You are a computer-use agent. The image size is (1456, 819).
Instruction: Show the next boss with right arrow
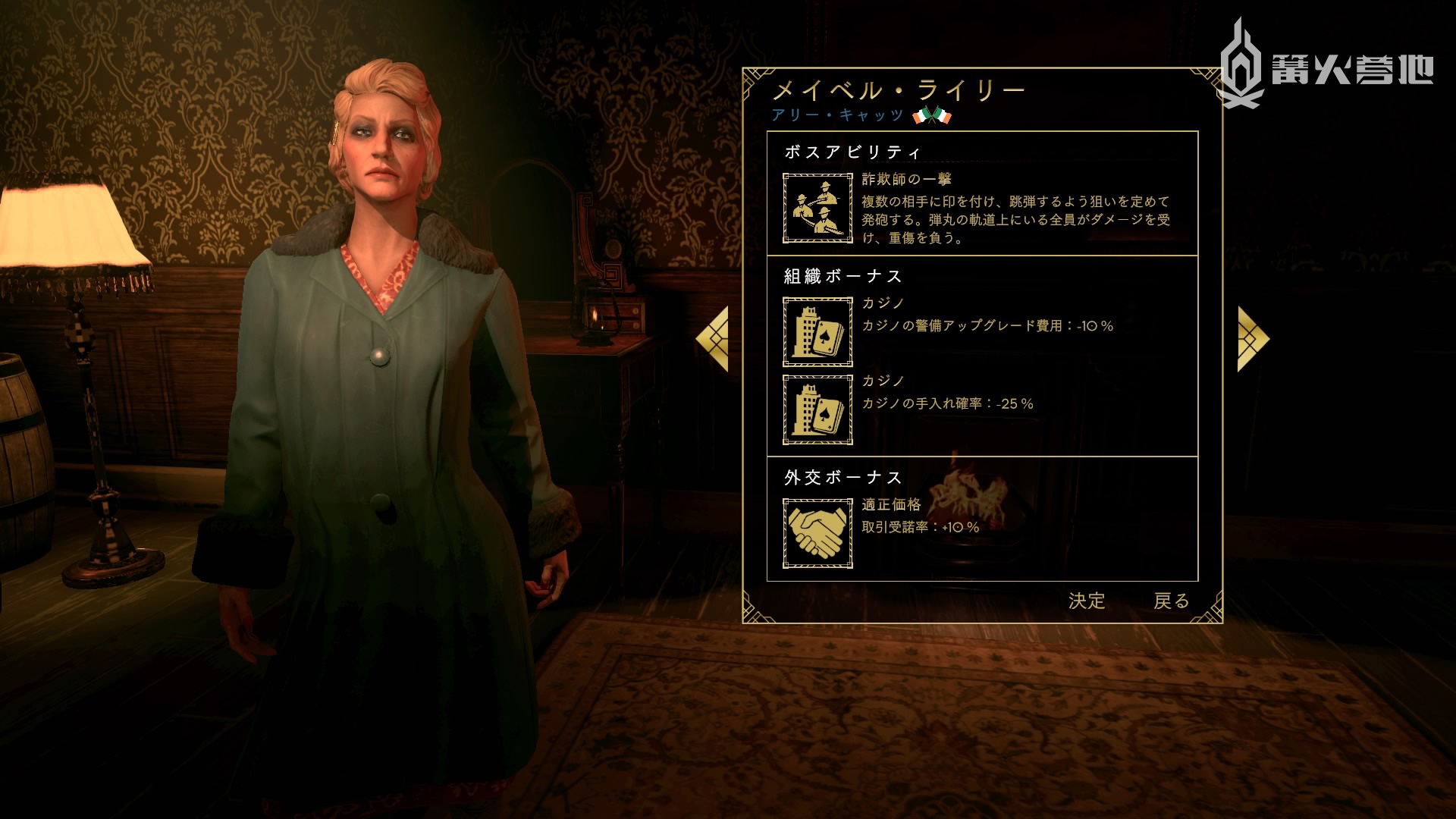click(1252, 339)
